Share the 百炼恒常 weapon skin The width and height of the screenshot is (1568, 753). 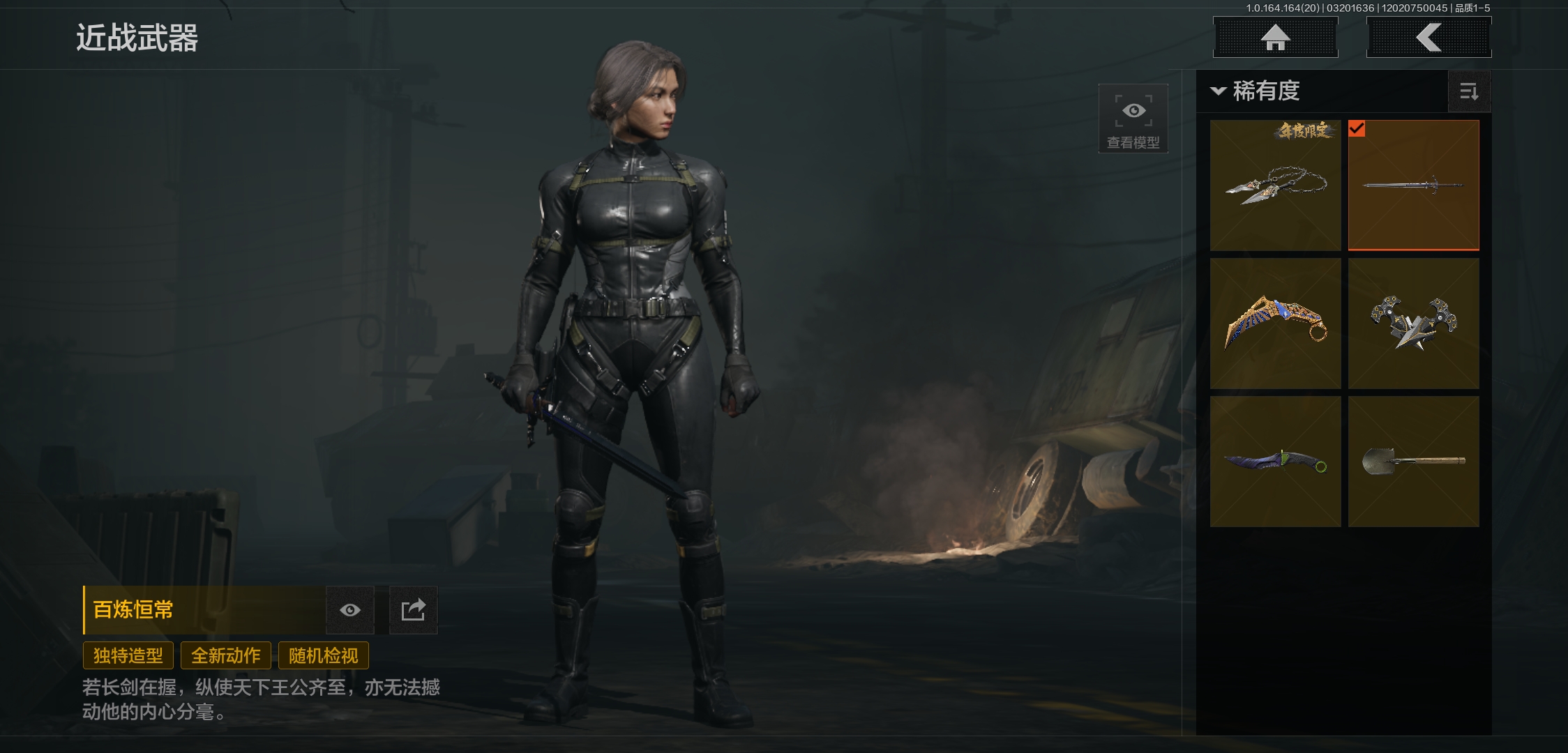413,610
